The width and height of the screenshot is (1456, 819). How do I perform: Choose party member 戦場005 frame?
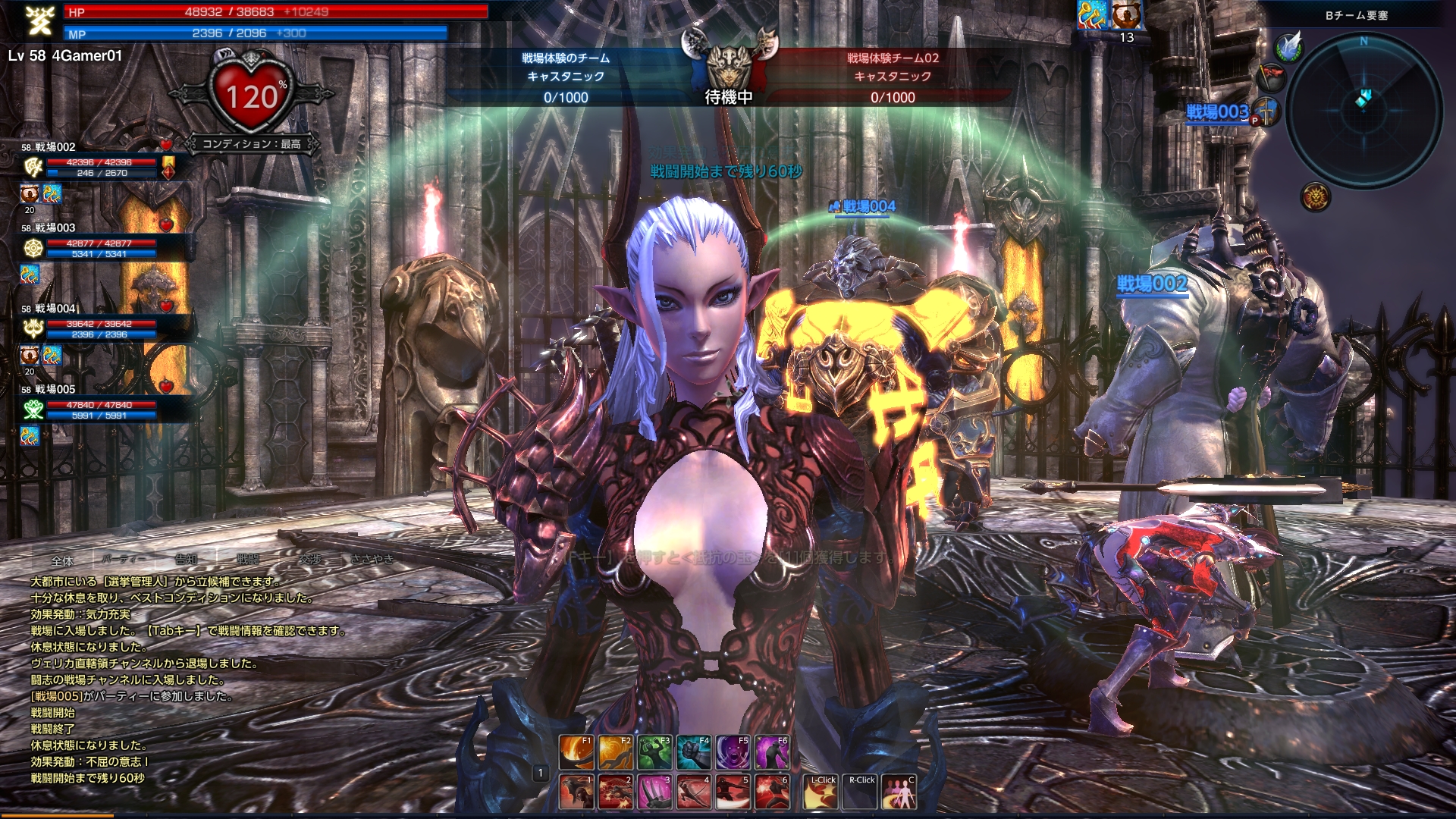tap(99, 405)
